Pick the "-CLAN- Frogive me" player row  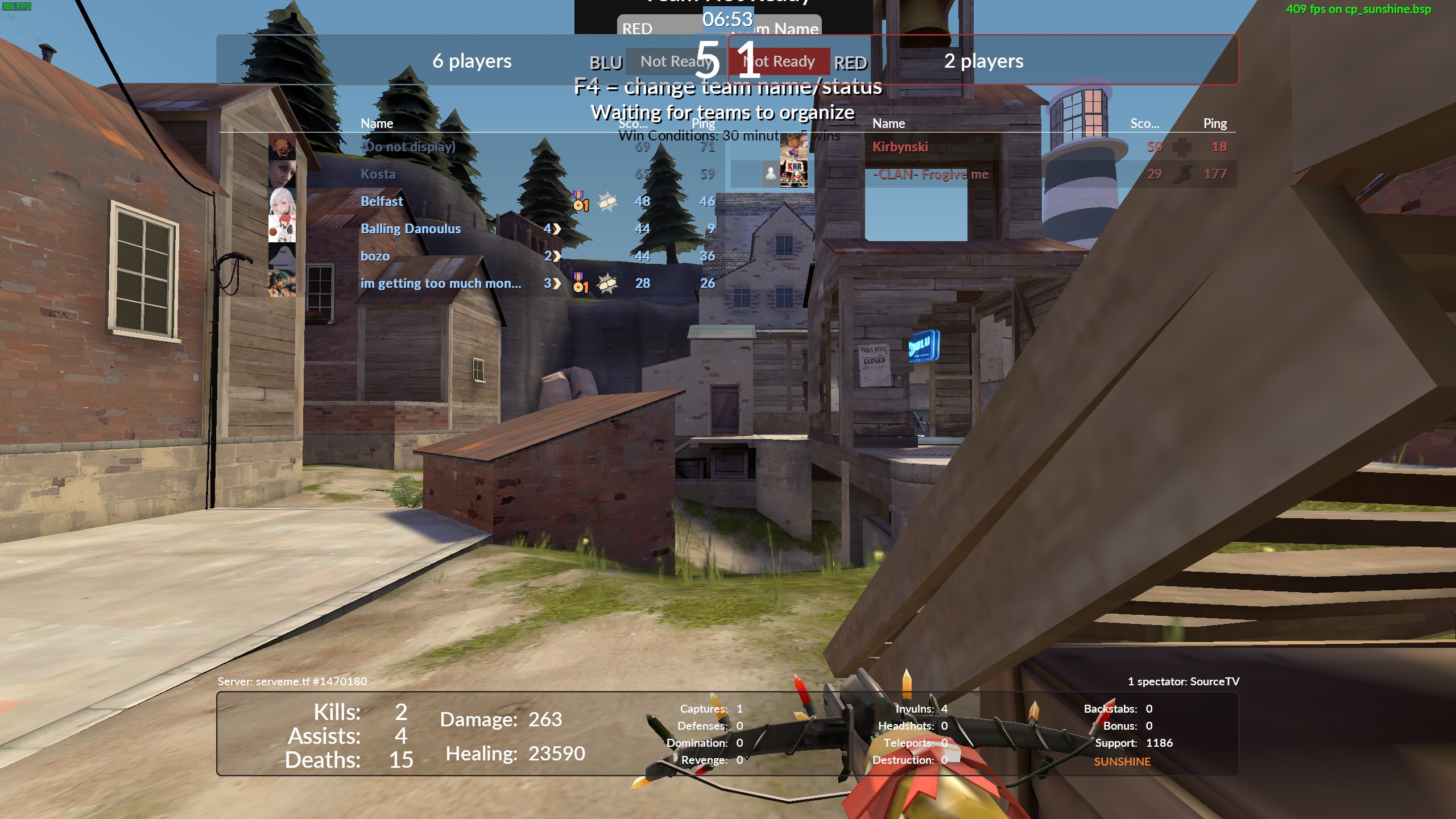(930, 174)
